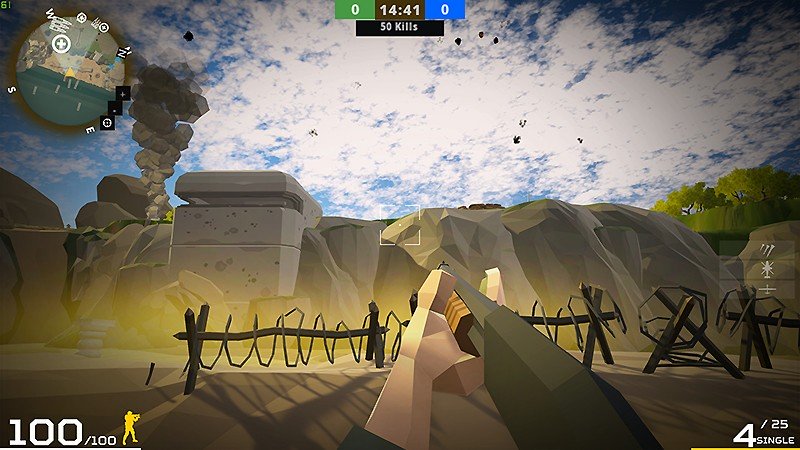Choose the airstrike missiles killstreak icon

768,250
